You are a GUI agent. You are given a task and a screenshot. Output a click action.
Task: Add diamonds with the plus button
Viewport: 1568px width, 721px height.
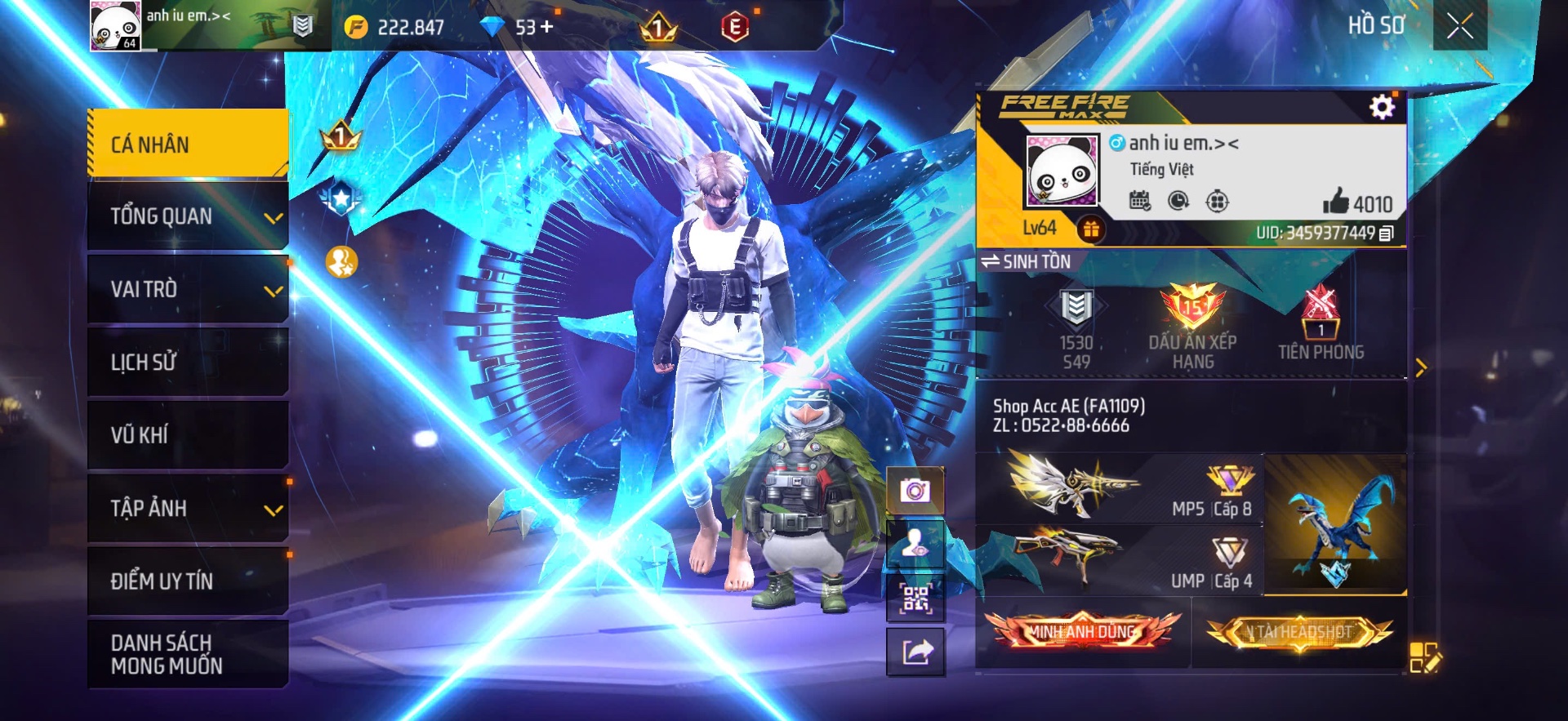click(x=546, y=27)
